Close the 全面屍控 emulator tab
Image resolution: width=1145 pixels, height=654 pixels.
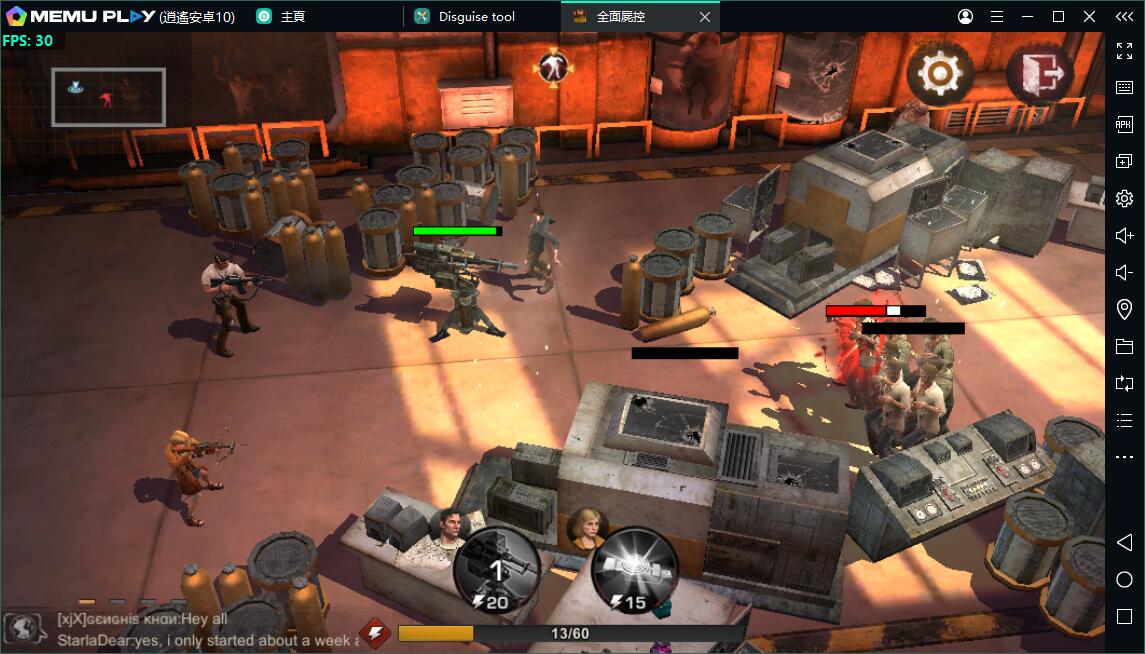point(705,17)
